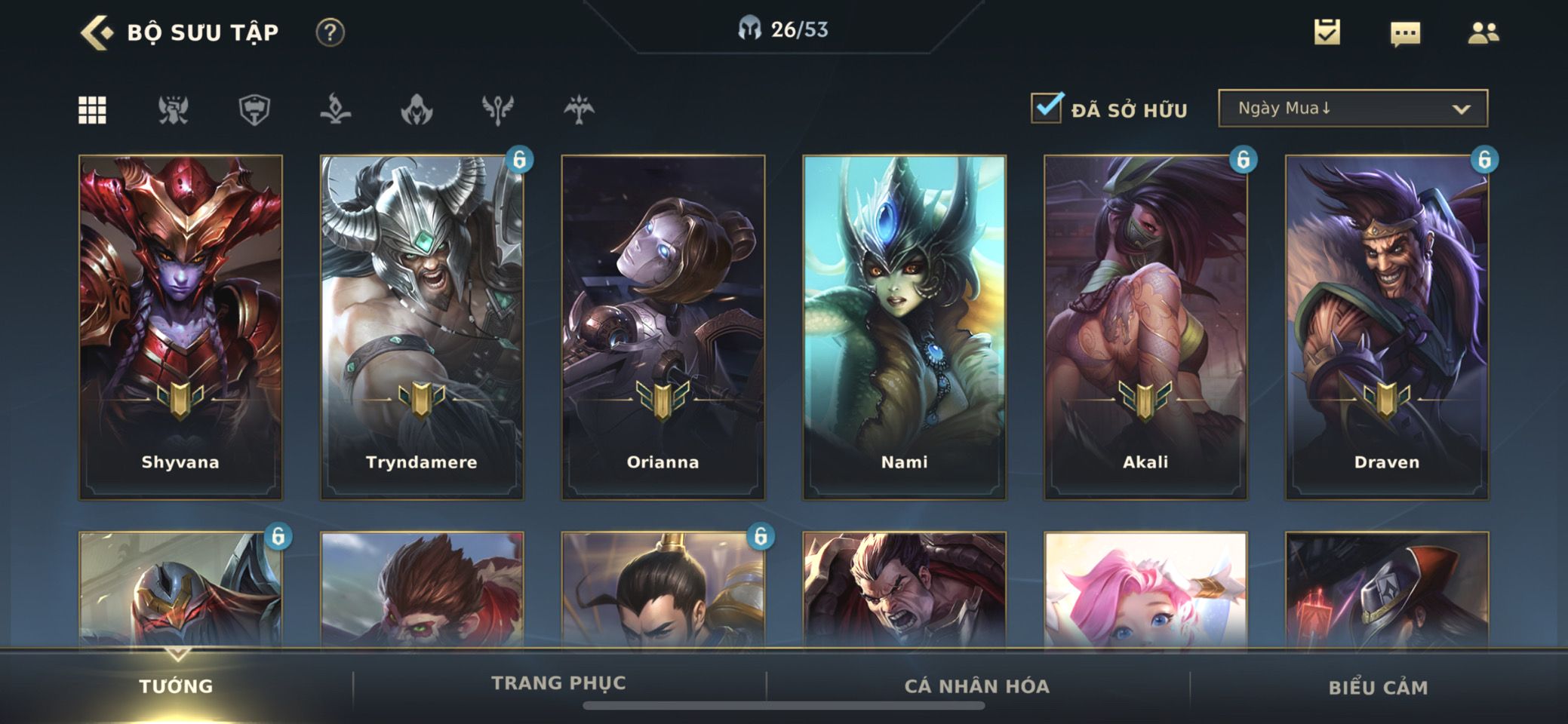The height and width of the screenshot is (724, 1568).
Task: Select the all-champions grid filter
Action: (93, 110)
